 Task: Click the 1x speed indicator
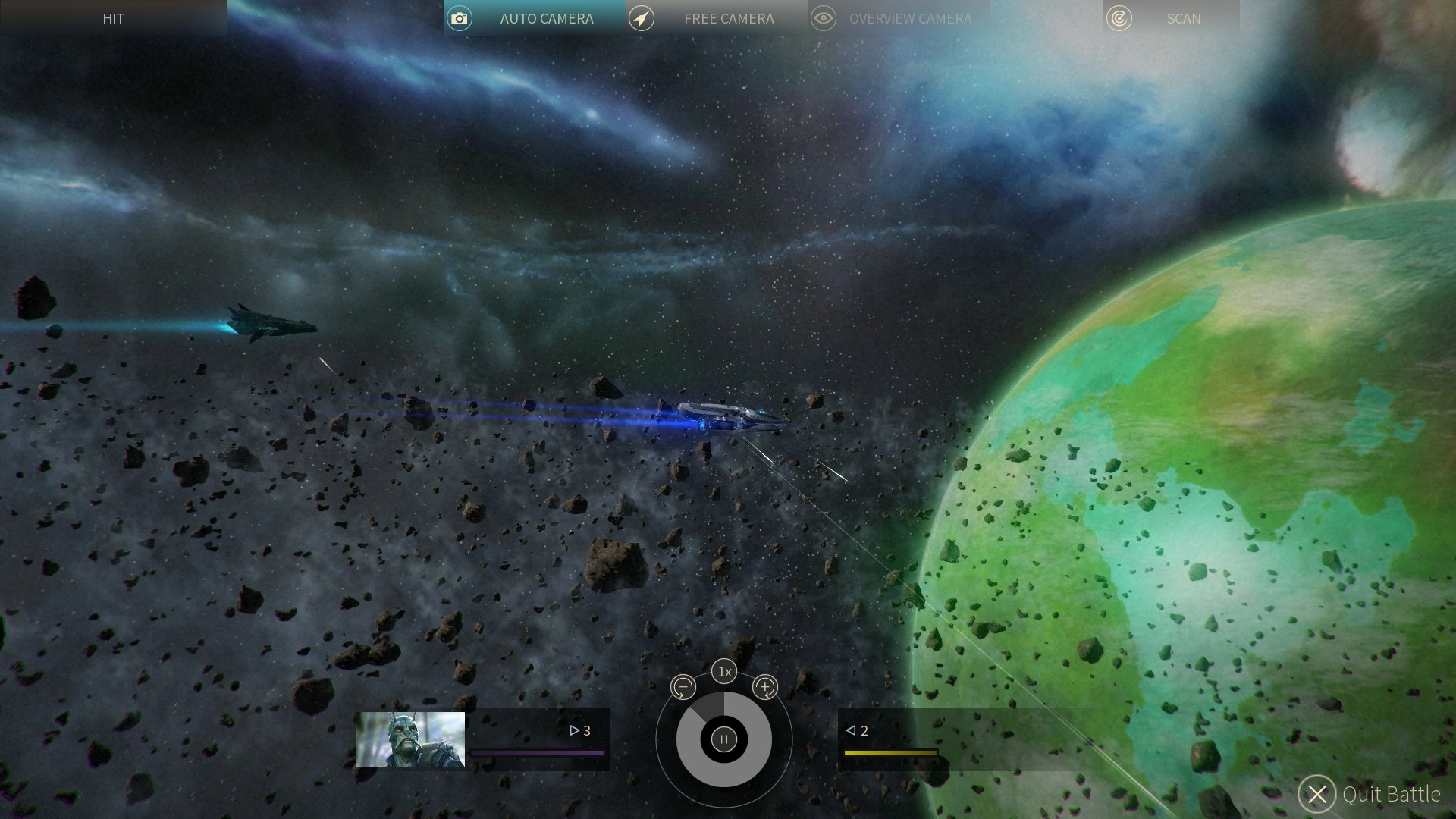724,672
